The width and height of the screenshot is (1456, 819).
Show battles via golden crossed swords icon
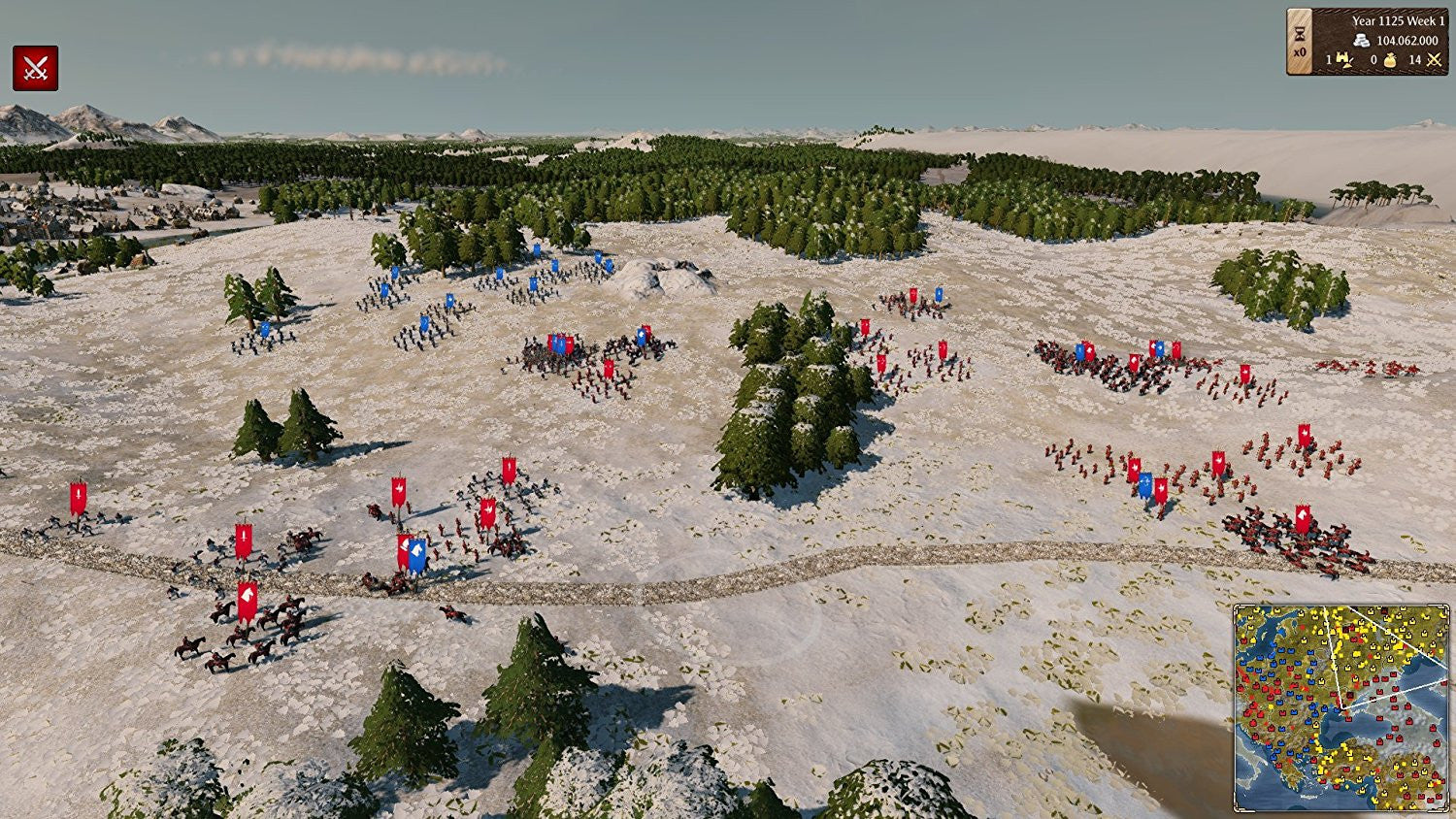point(1434,60)
